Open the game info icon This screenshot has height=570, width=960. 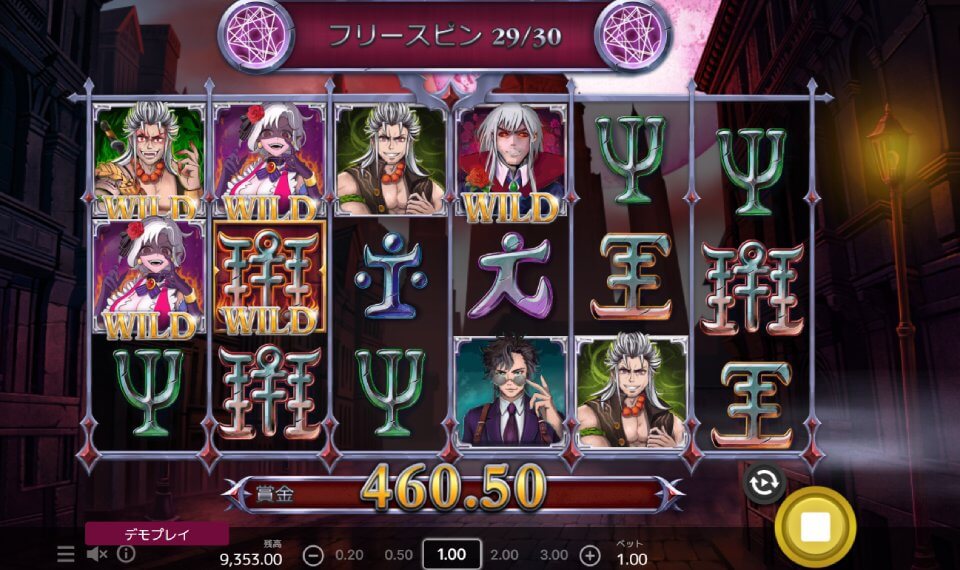tap(126, 554)
